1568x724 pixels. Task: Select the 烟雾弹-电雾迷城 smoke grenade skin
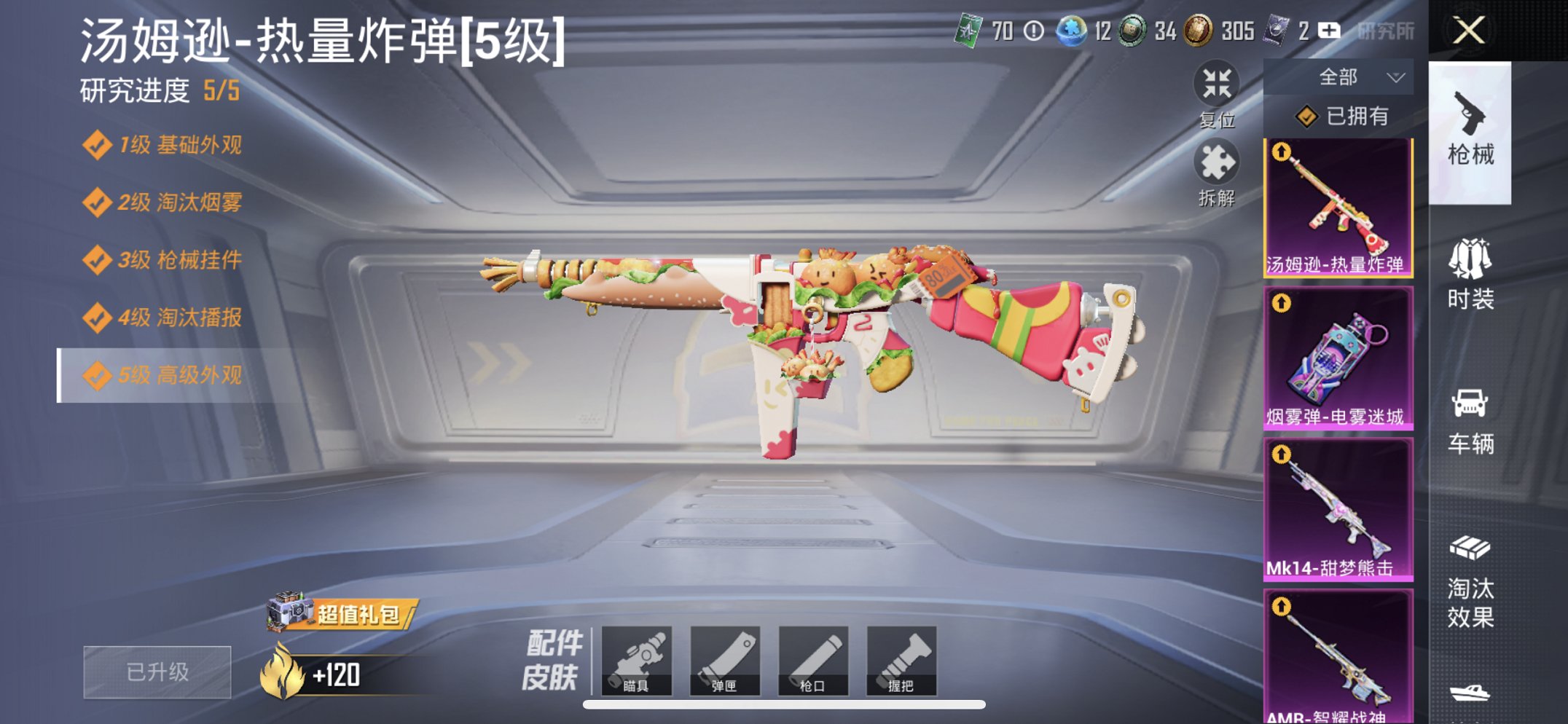click(x=1337, y=357)
